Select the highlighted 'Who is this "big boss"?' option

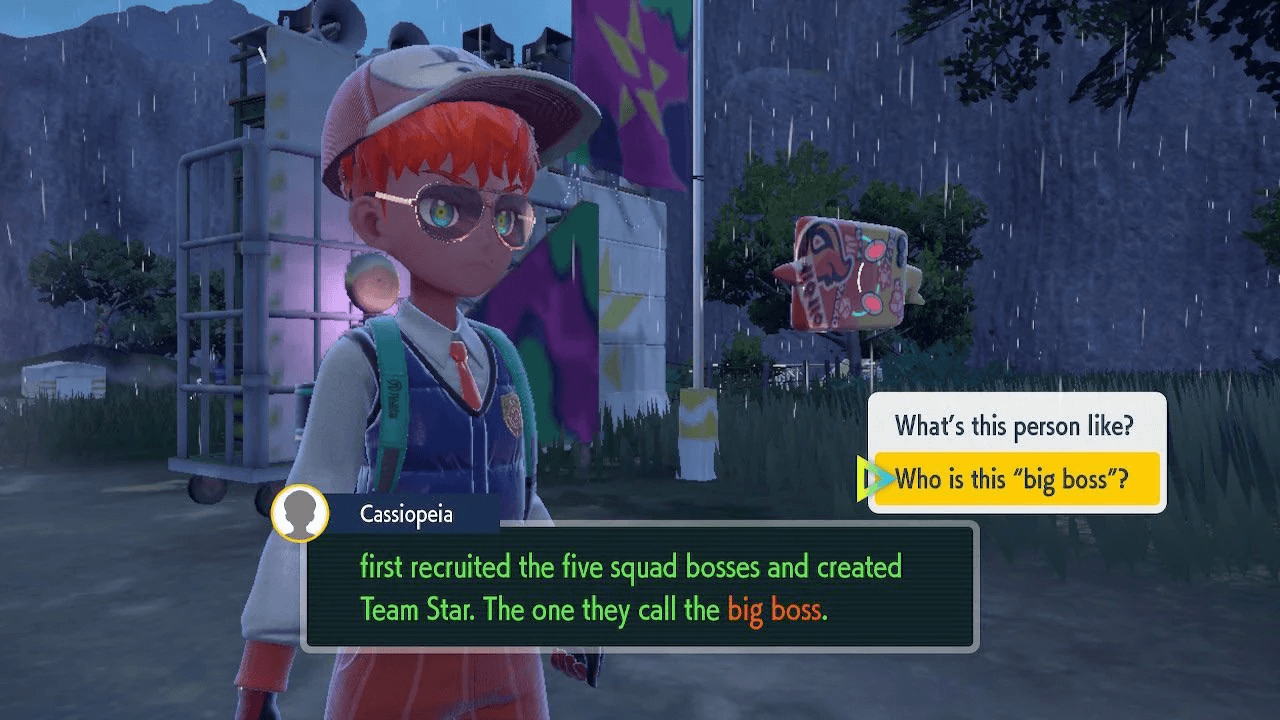(x=1015, y=478)
